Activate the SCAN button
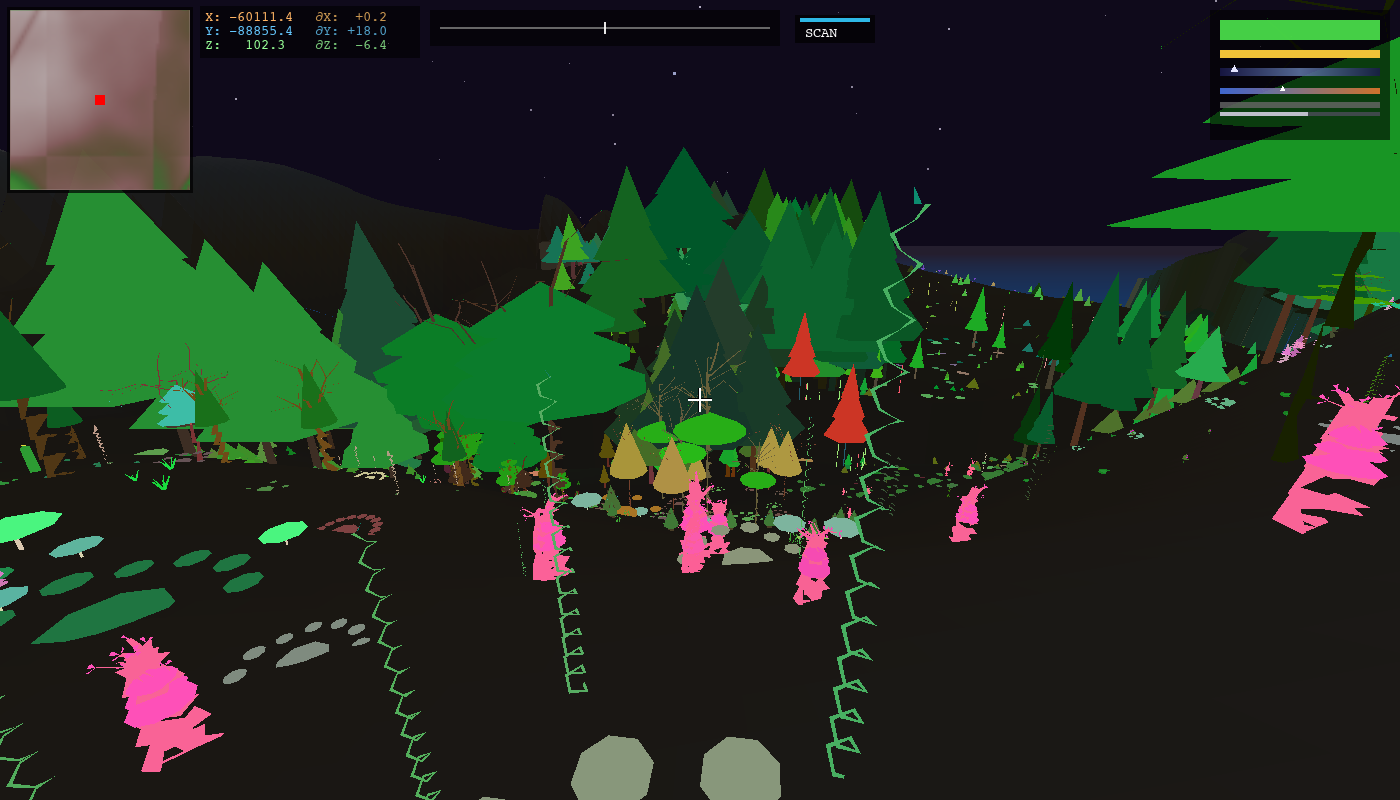 tap(834, 30)
